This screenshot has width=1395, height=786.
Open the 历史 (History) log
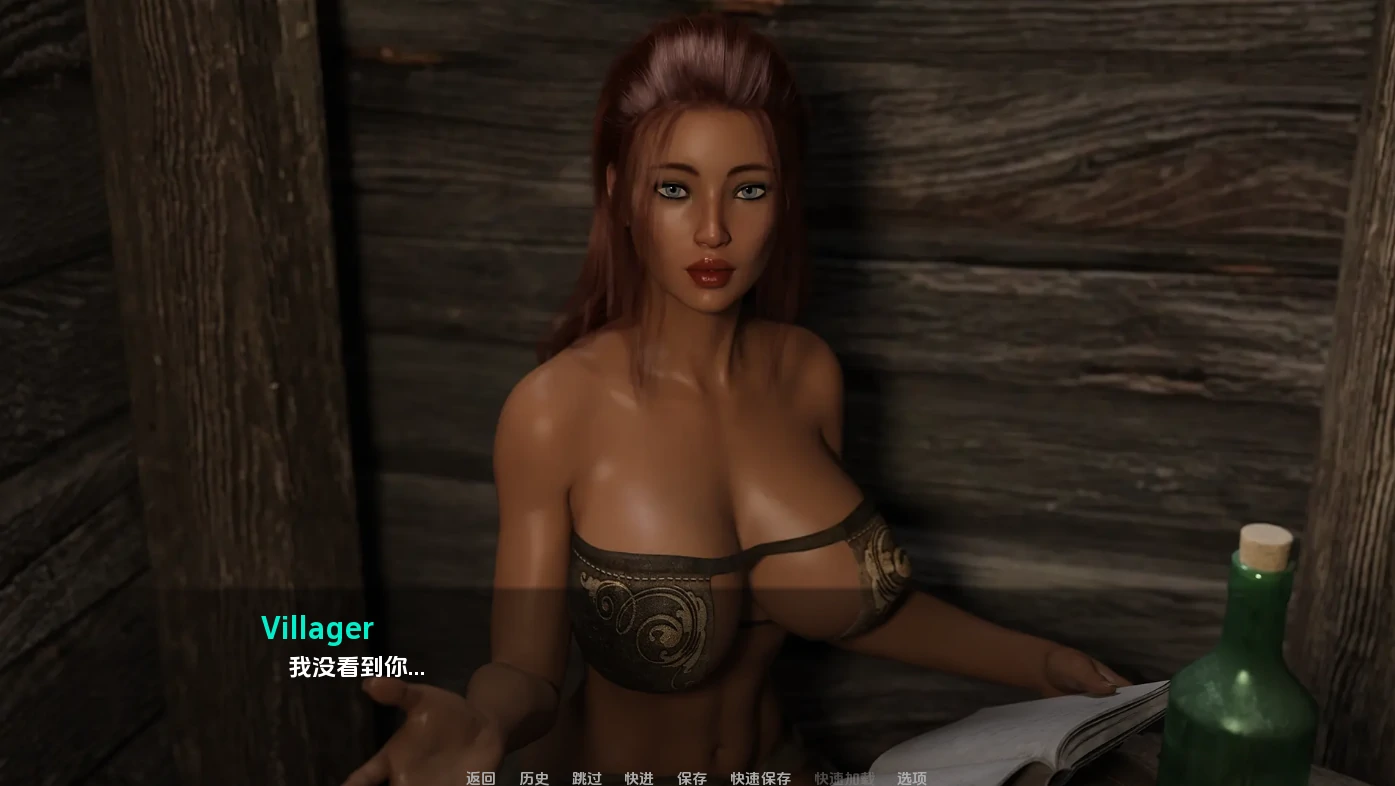pos(534,778)
